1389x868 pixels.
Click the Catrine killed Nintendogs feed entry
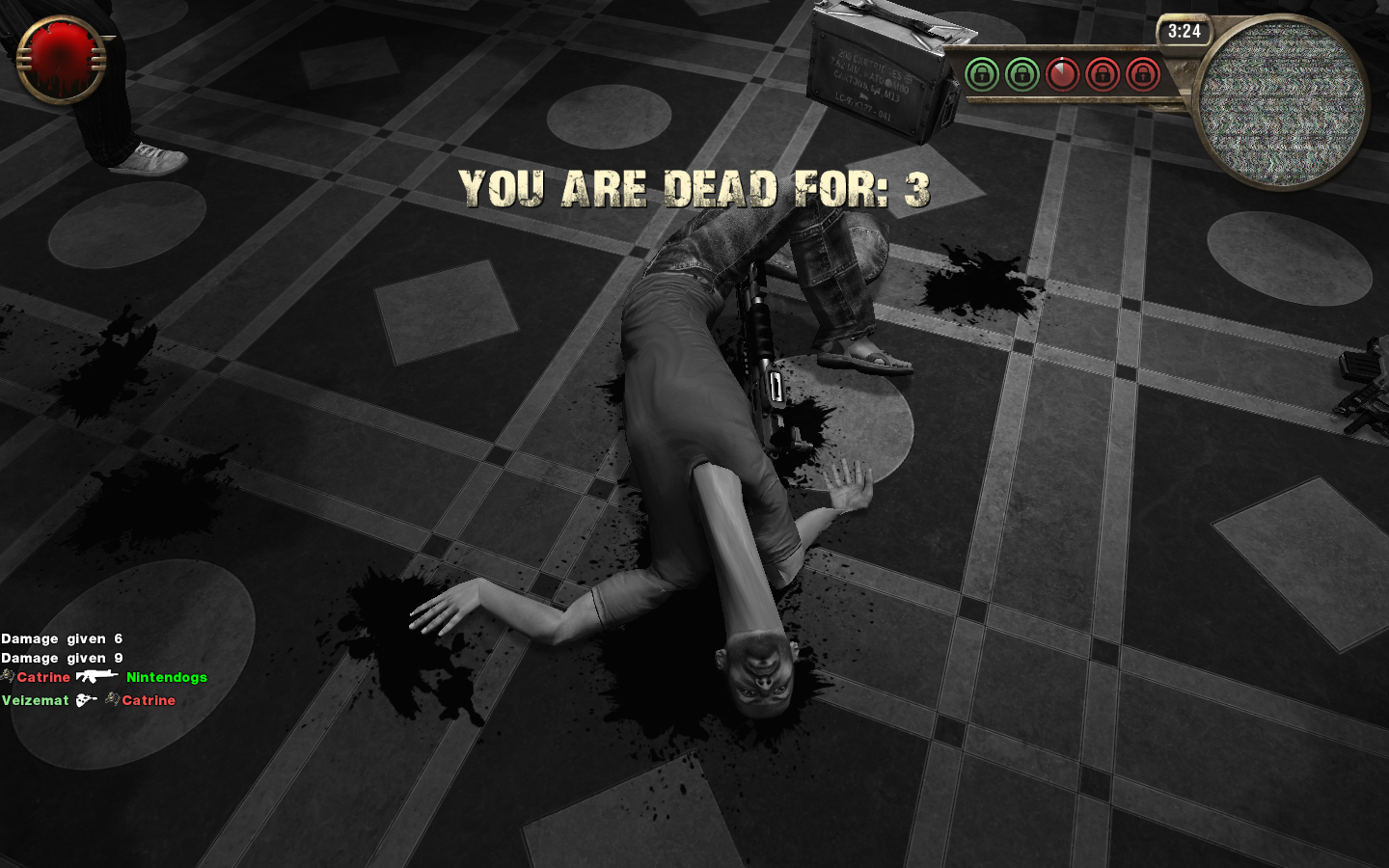pyautogui.click(x=104, y=677)
